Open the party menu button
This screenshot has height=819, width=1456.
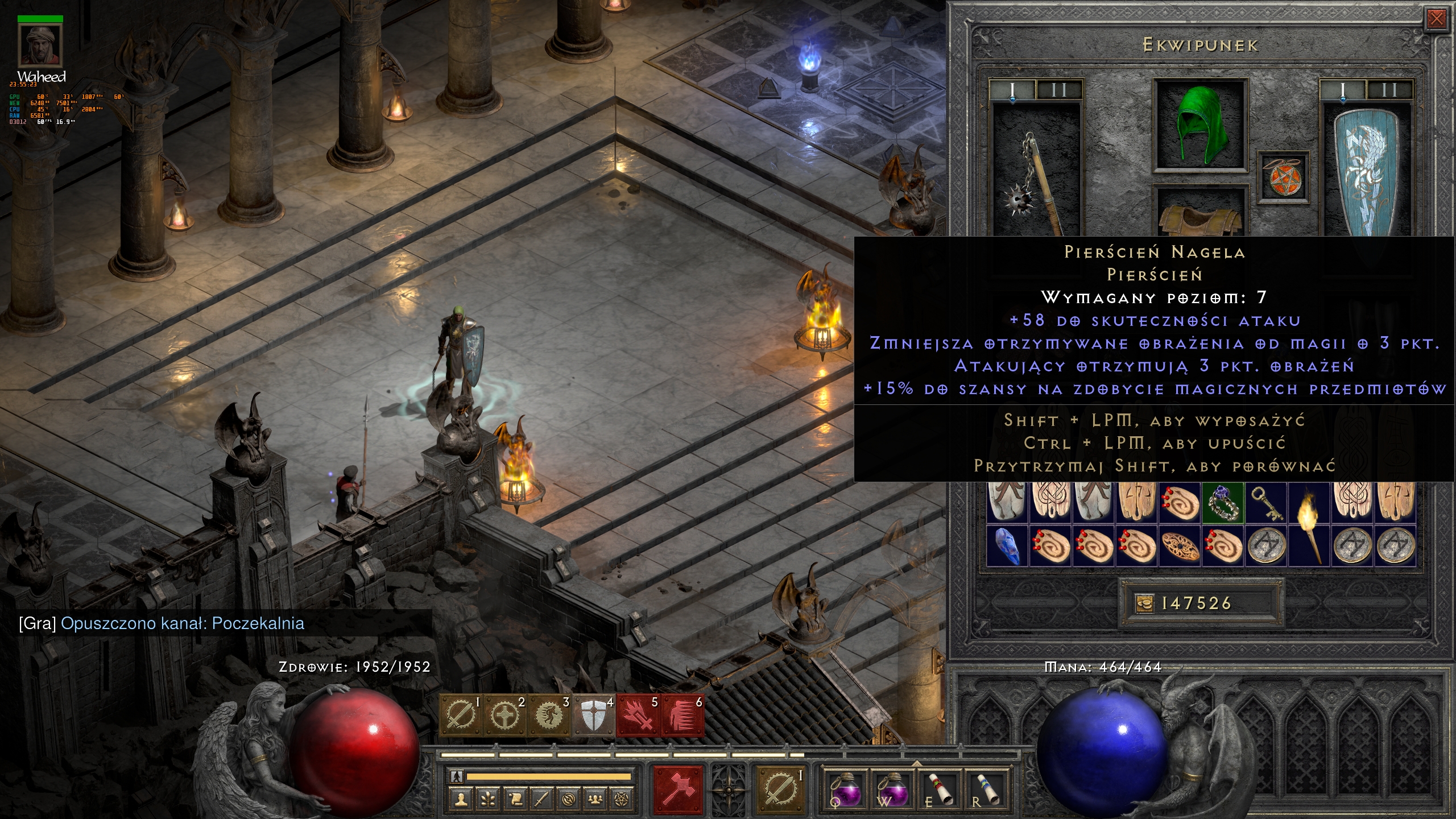pos(595,799)
